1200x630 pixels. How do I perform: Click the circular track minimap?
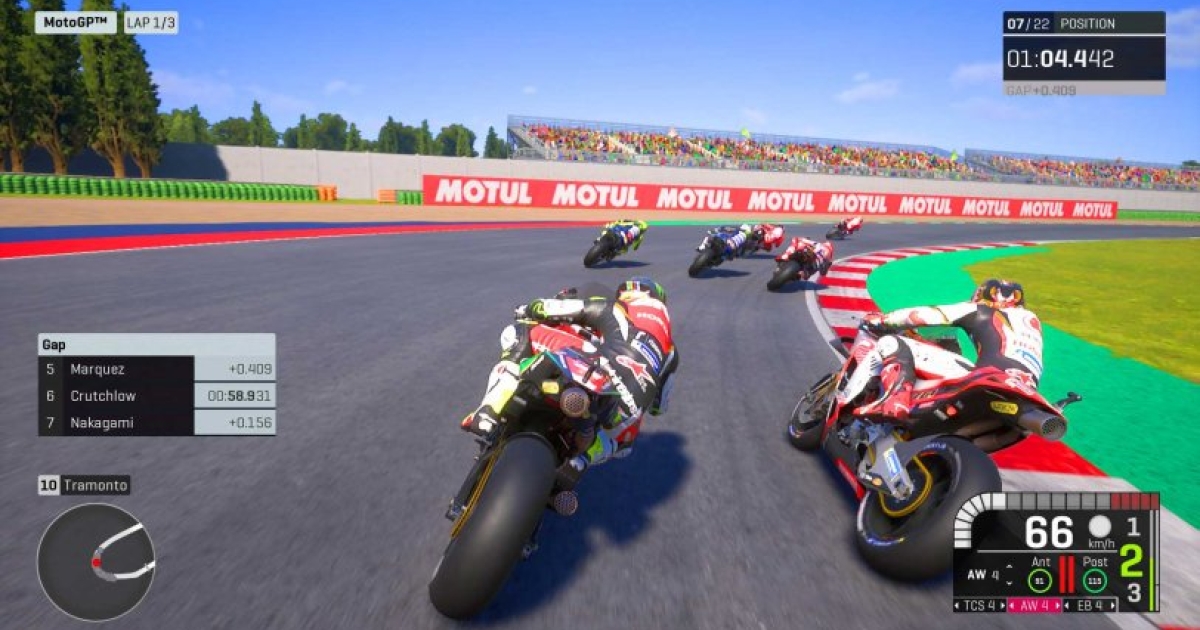pos(96,561)
